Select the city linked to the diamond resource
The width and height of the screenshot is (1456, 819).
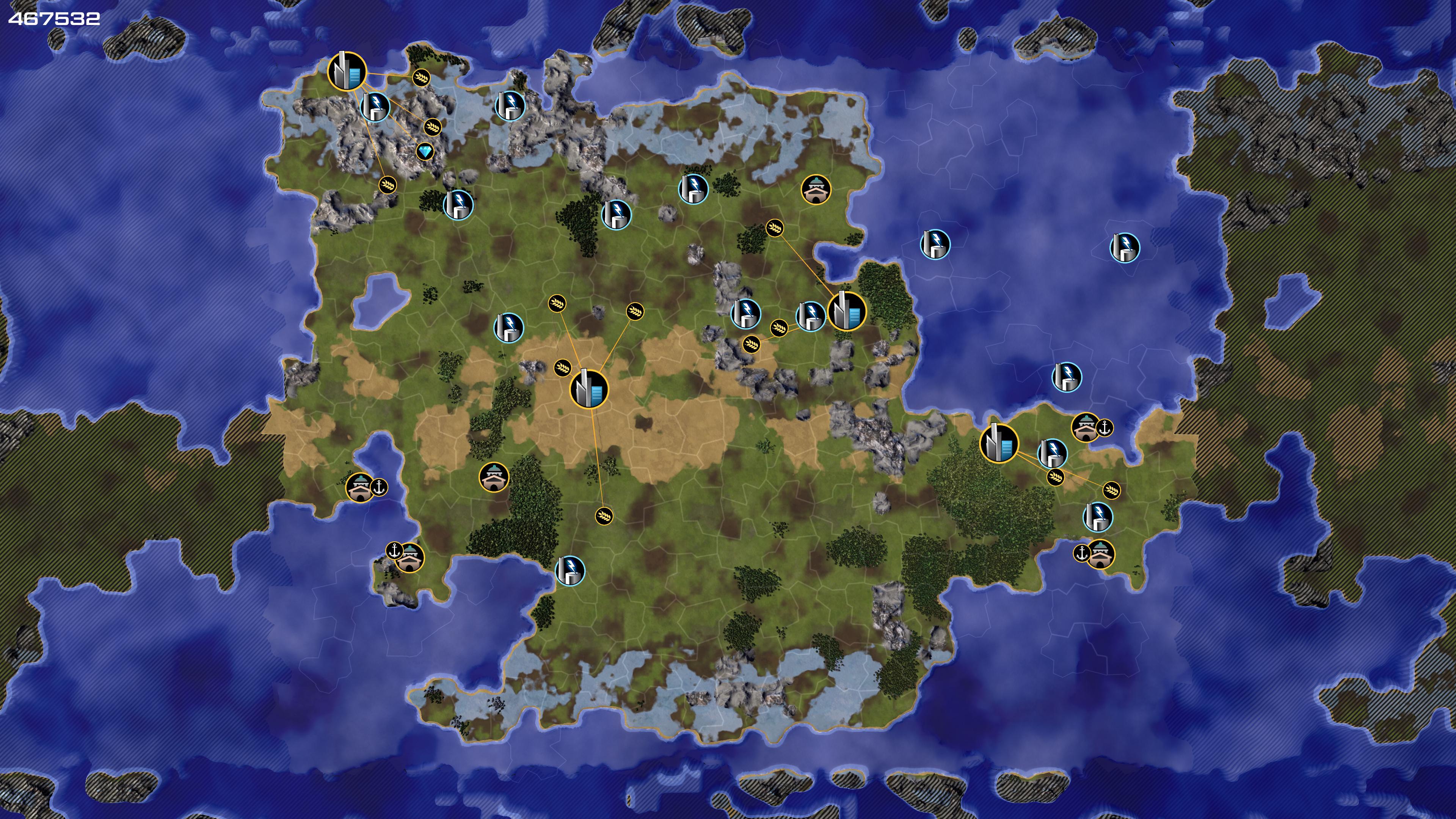coord(347,71)
